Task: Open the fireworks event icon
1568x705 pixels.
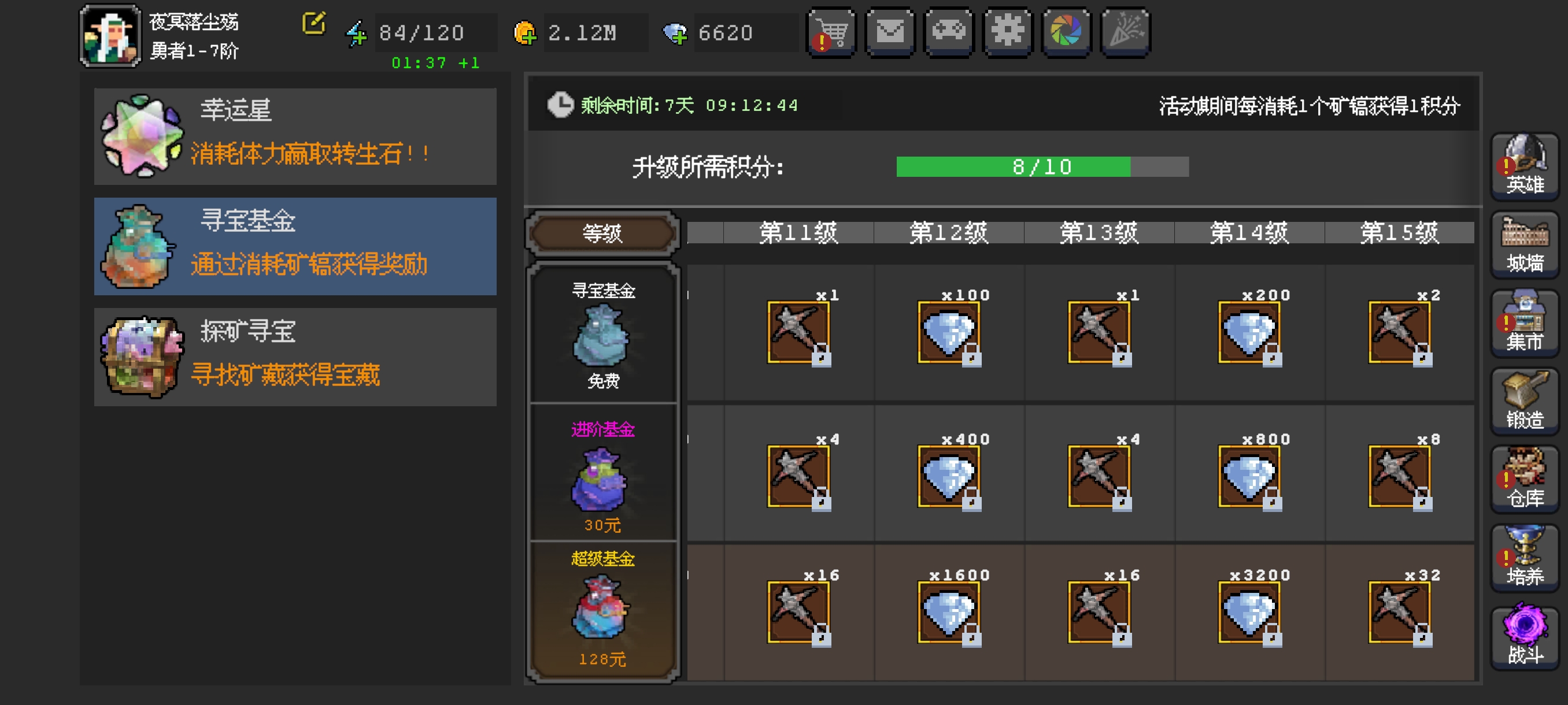Action: [1126, 33]
